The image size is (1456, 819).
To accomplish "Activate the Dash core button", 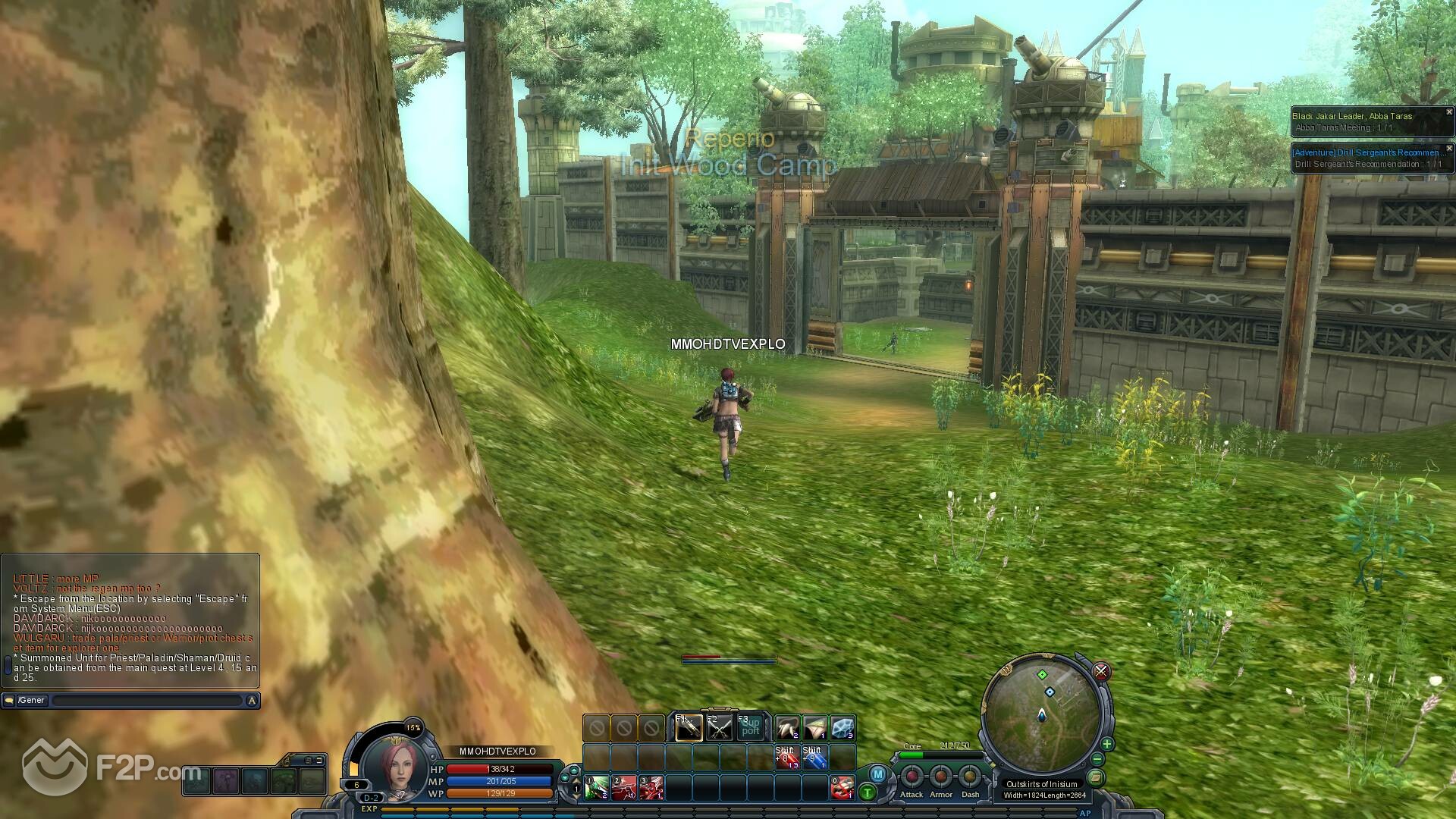I will [970, 777].
